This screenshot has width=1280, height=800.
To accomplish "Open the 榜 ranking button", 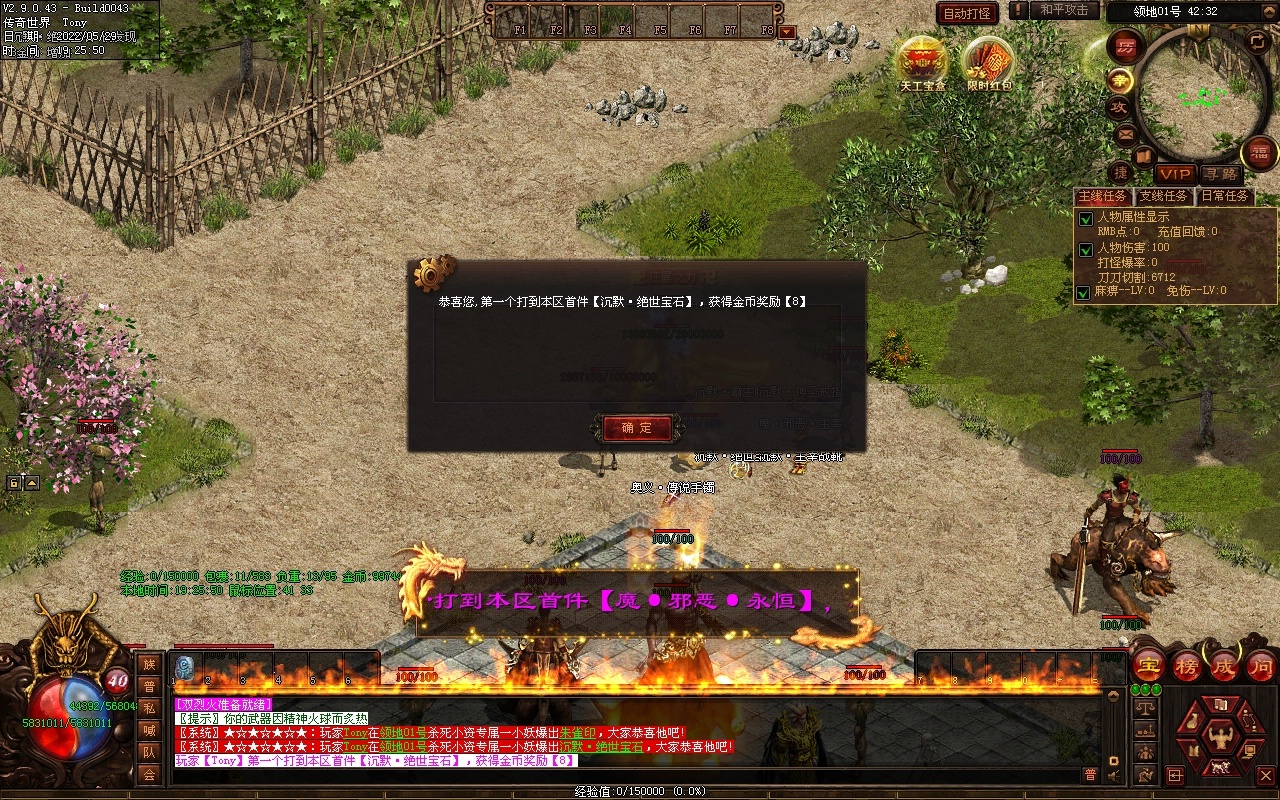I will pyautogui.click(x=1187, y=666).
